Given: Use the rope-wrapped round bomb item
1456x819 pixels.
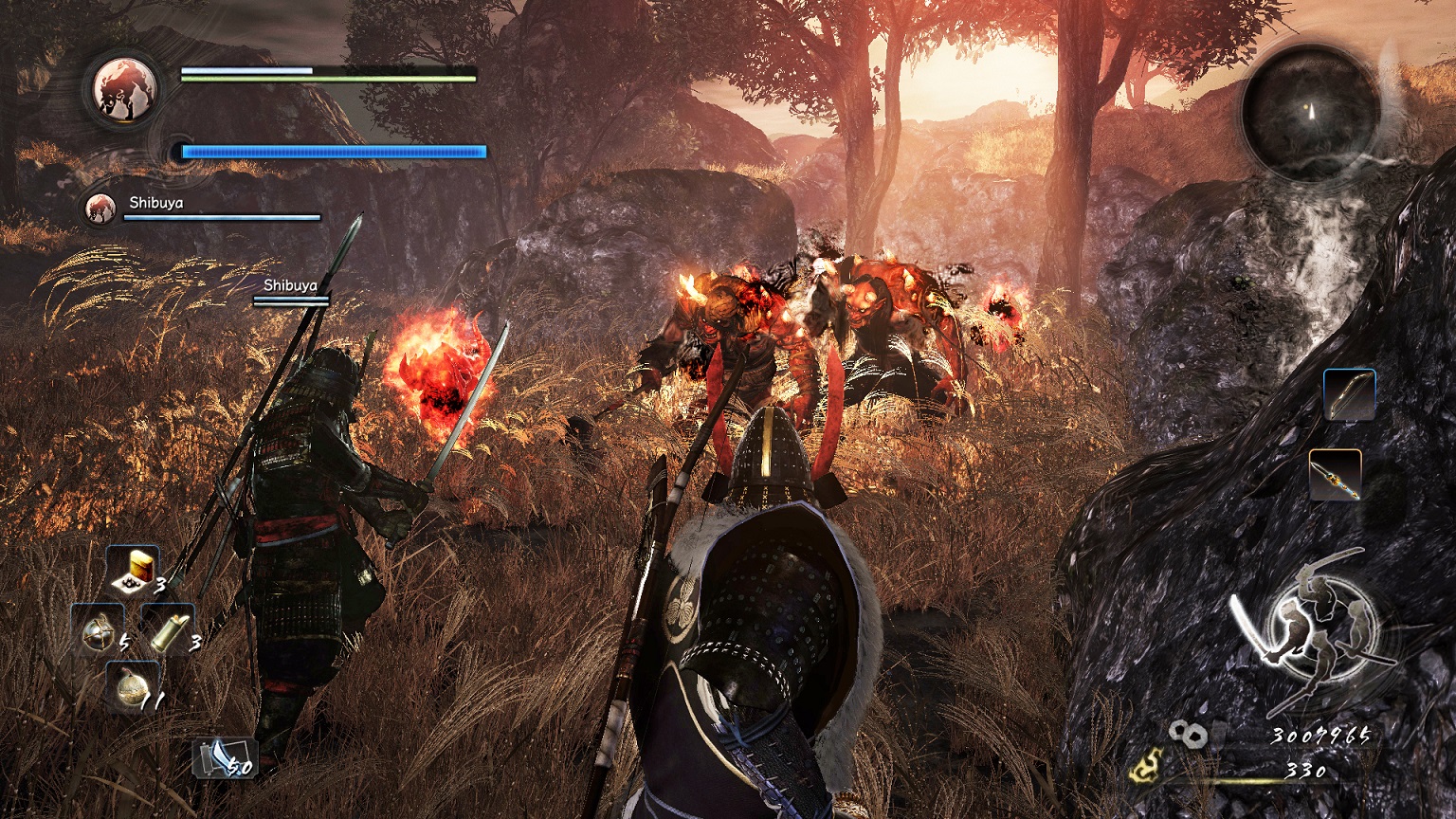Looking at the screenshot, I should (97, 631).
